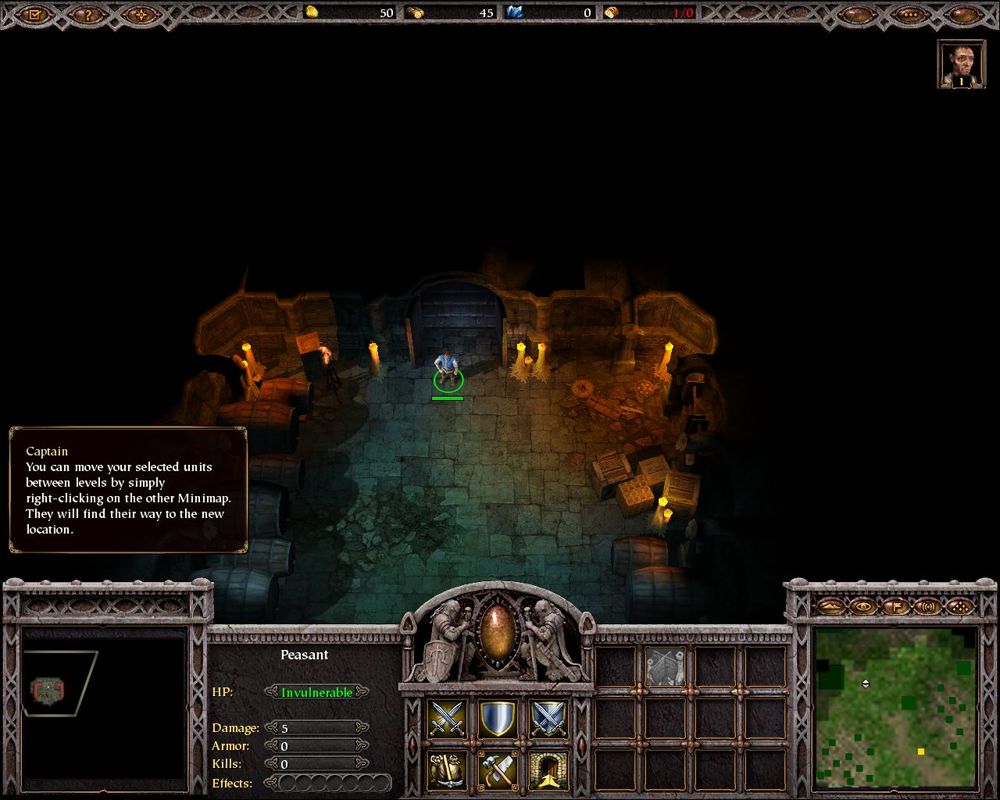Click the compass star button in the top bar
1000x800 pixels.
click(x=141, y=14)
